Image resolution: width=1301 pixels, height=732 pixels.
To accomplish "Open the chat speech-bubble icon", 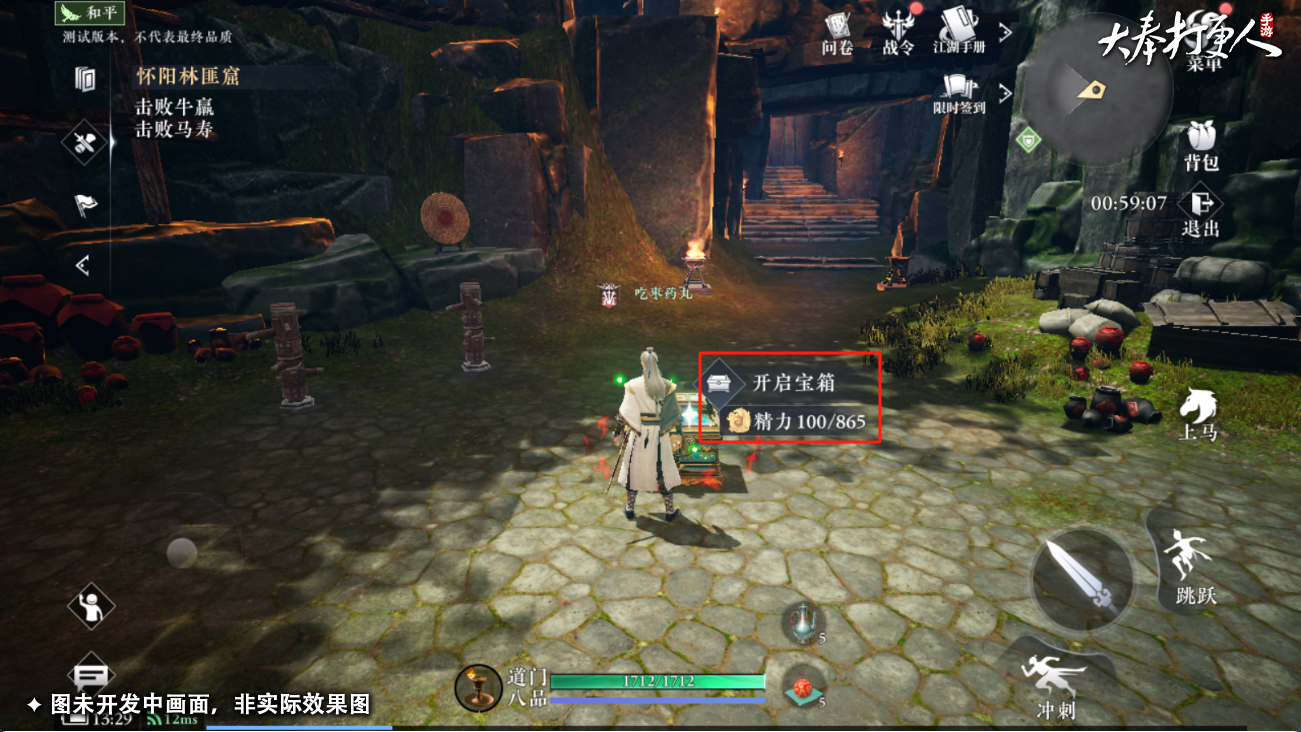I will click(x=91, y=676).
